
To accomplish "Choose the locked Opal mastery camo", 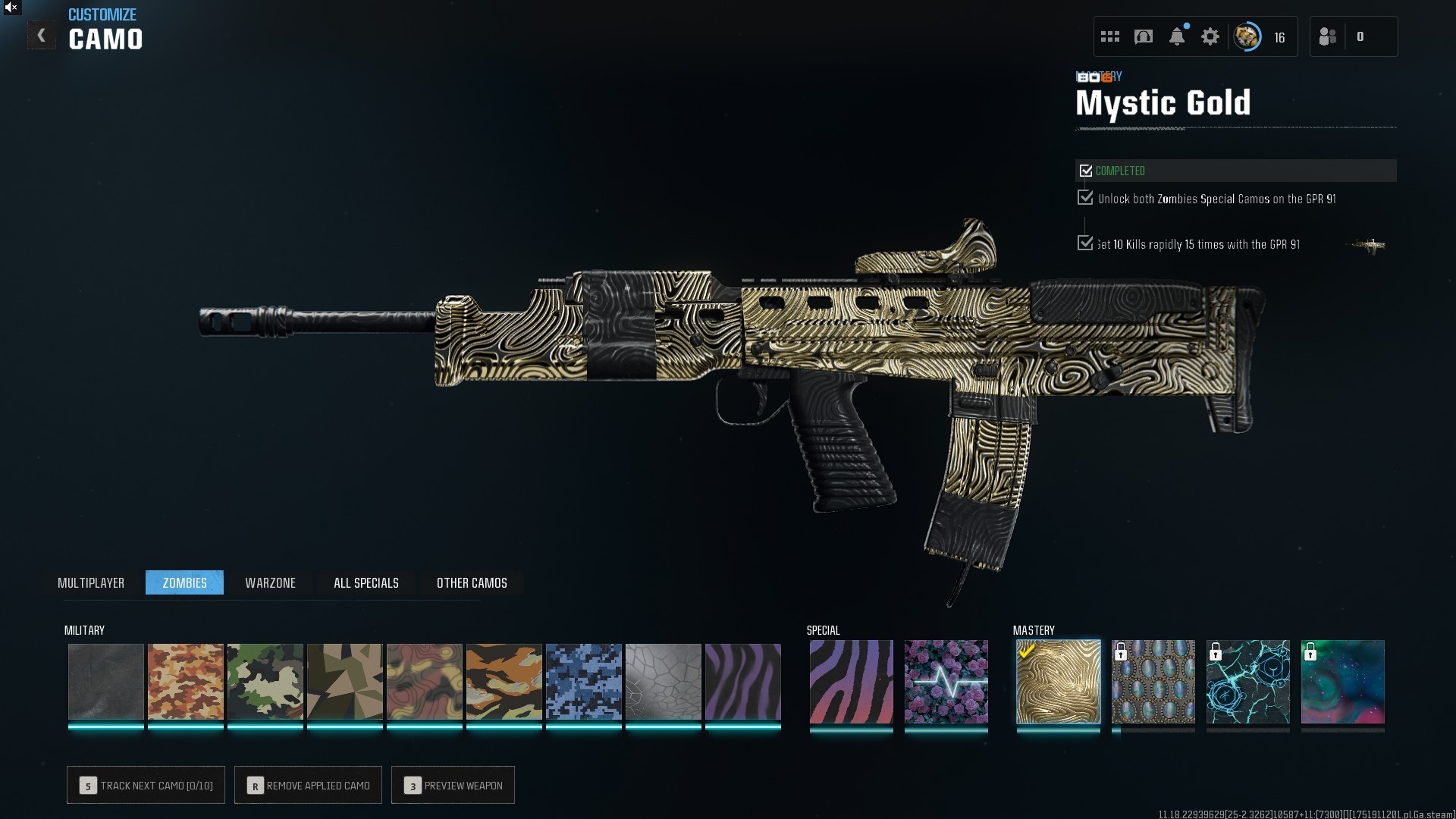I will click(1153, 681).
